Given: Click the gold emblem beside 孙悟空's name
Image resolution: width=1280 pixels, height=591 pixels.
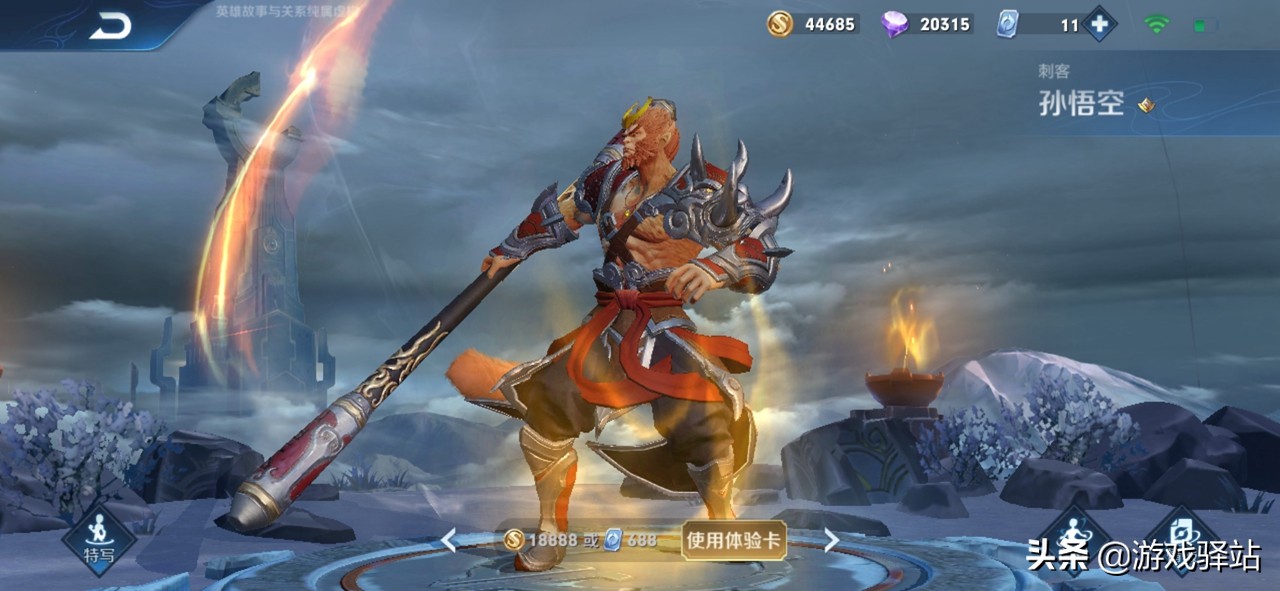Looking at the screenshot, I should 1146,104.
